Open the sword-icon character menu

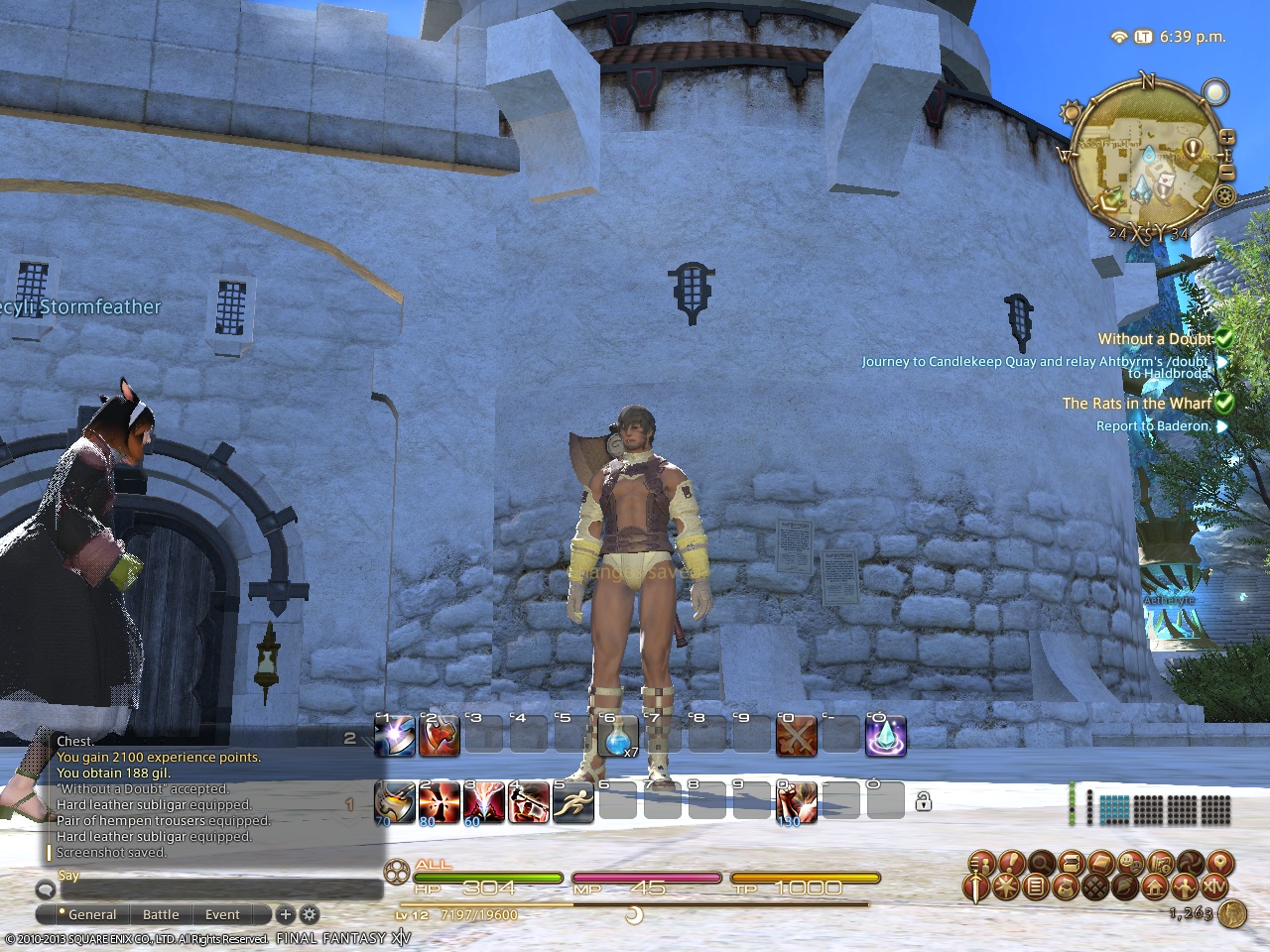click(977, 887)
